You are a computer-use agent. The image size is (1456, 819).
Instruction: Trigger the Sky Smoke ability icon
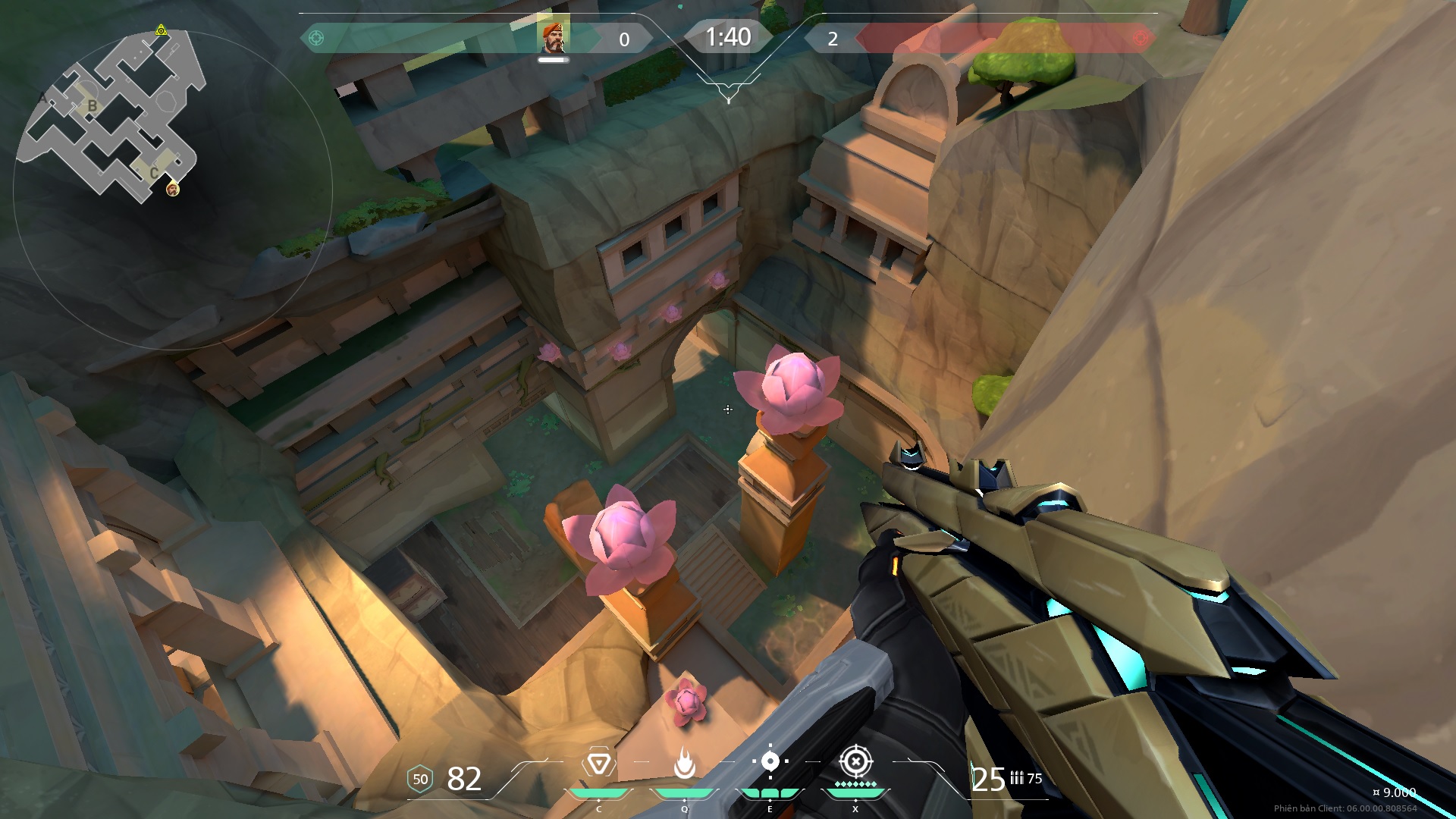click(770, 761)
